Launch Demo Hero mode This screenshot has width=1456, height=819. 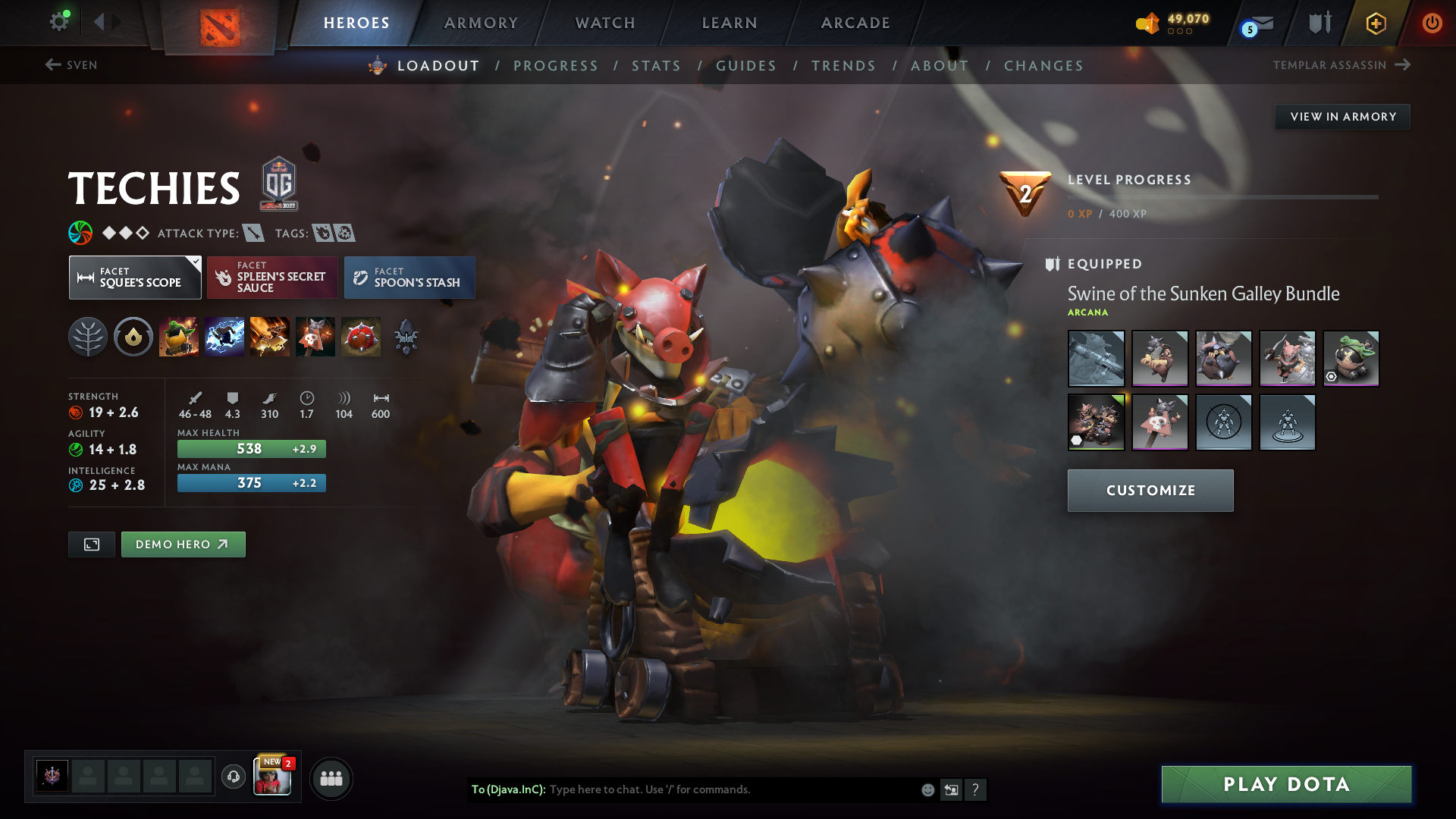click(x=183, y=544)
